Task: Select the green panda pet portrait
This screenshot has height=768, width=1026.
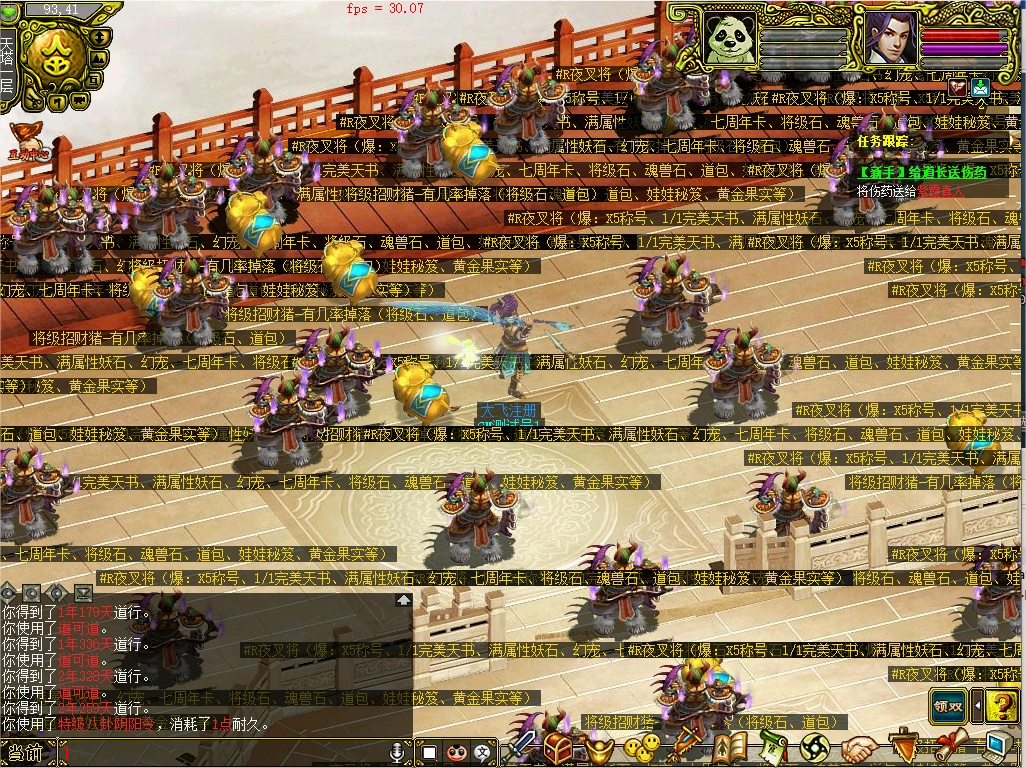Action: coord(727,38)
